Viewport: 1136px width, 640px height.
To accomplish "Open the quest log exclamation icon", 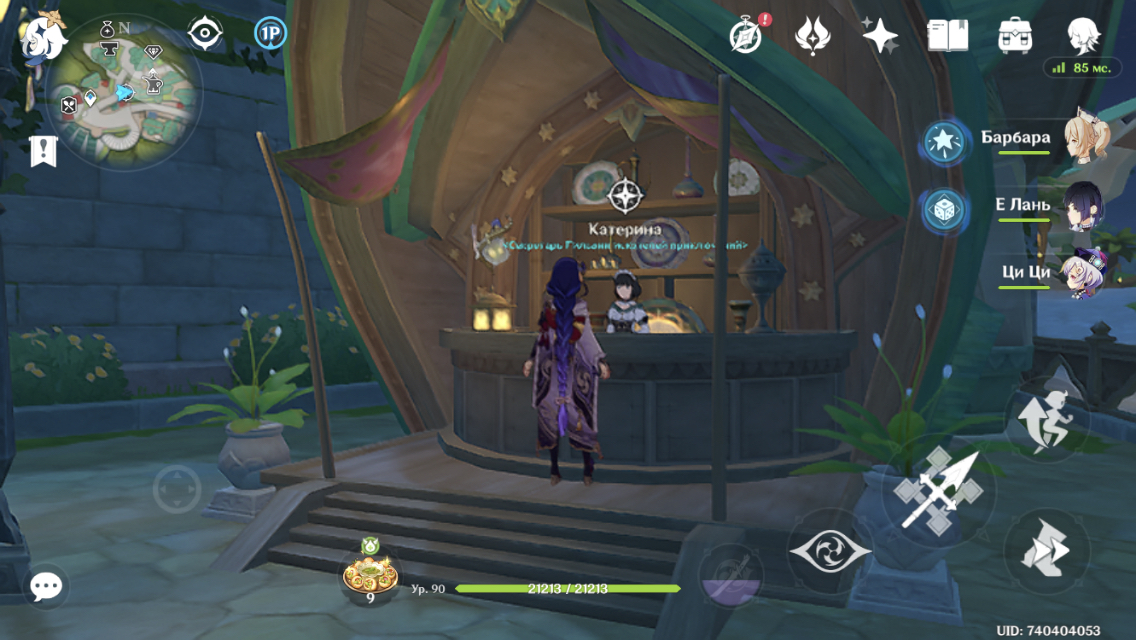I will coord(43,150).
